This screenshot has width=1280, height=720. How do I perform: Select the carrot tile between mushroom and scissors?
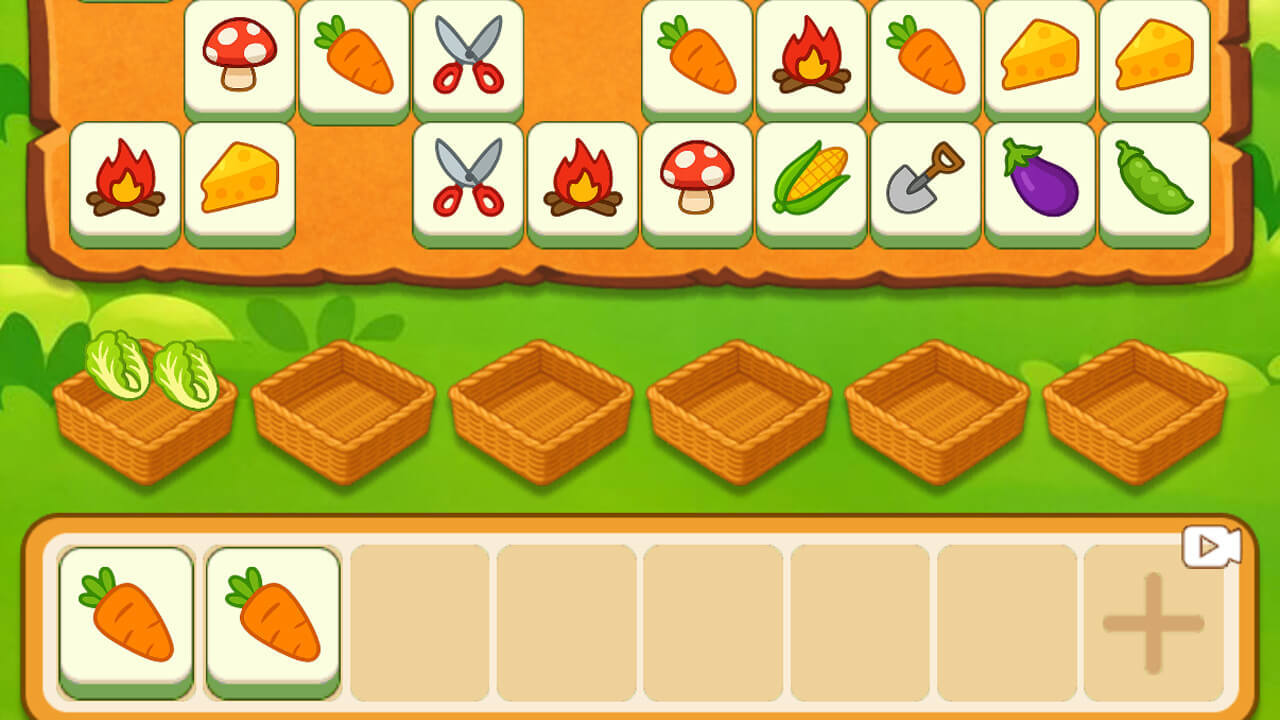pos(354,57)
